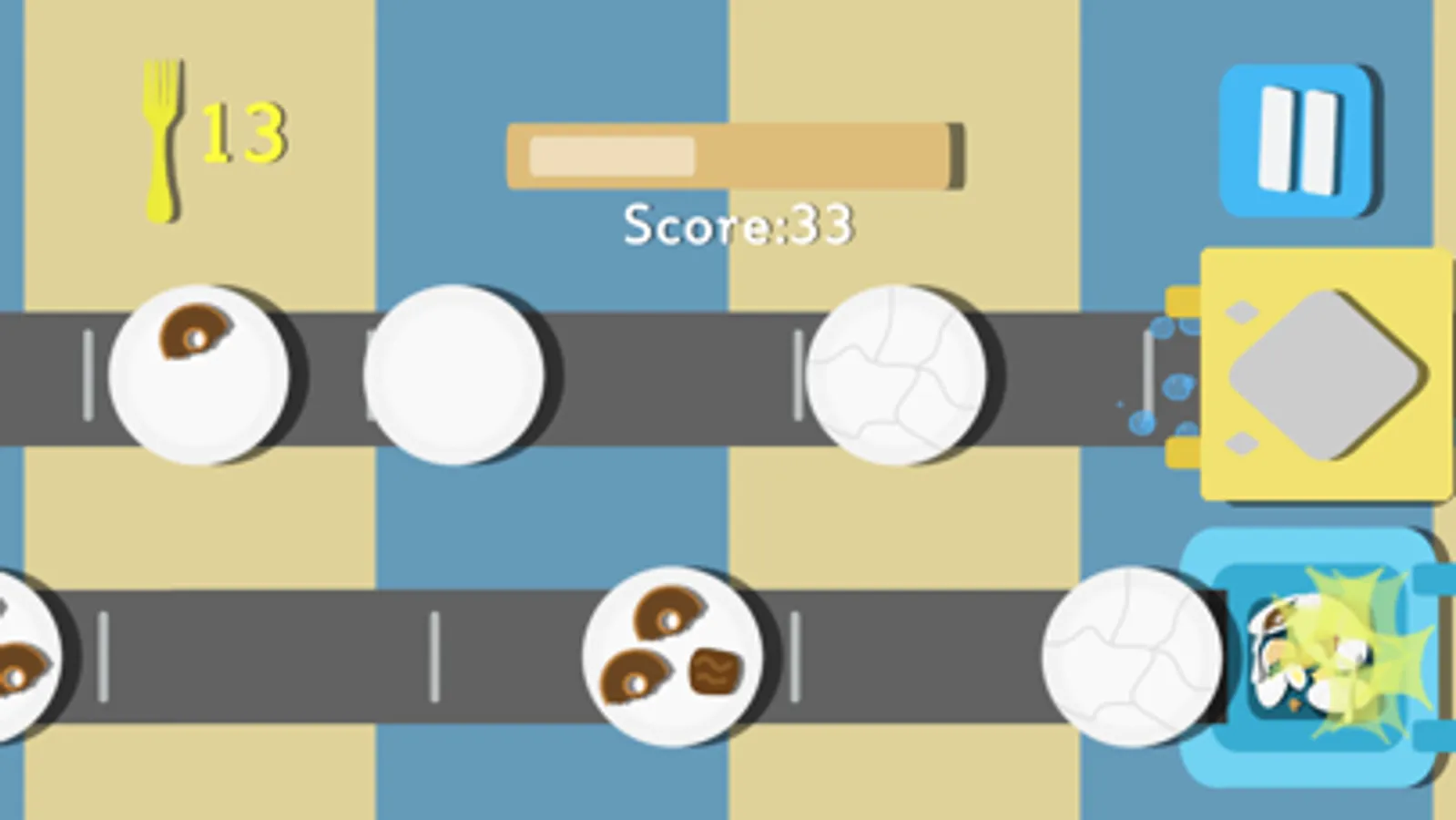The image size is (1456, 820).
Task: Click the cracked plate near the sponge machine
Action: (897, 374)
